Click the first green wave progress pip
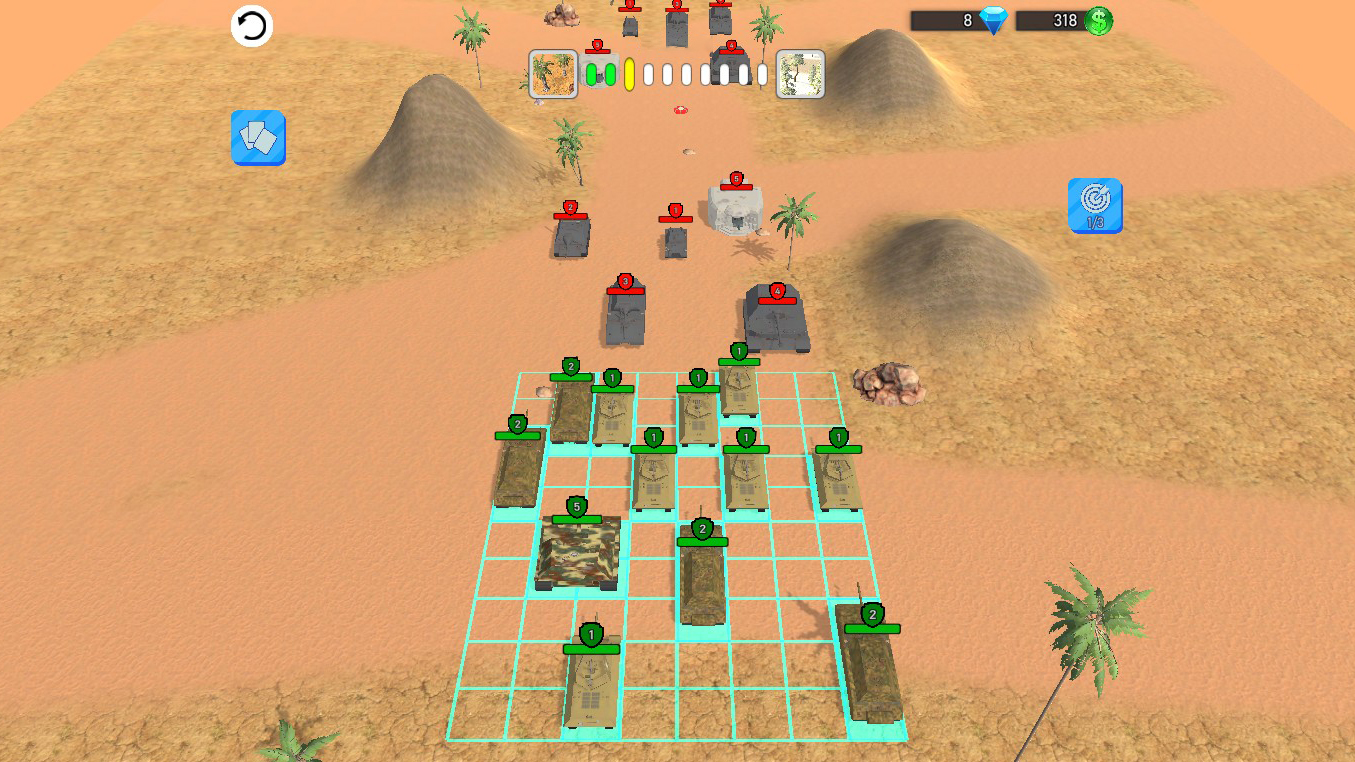This screenshot has height=762, width=1355. click(x=593, y=73)
